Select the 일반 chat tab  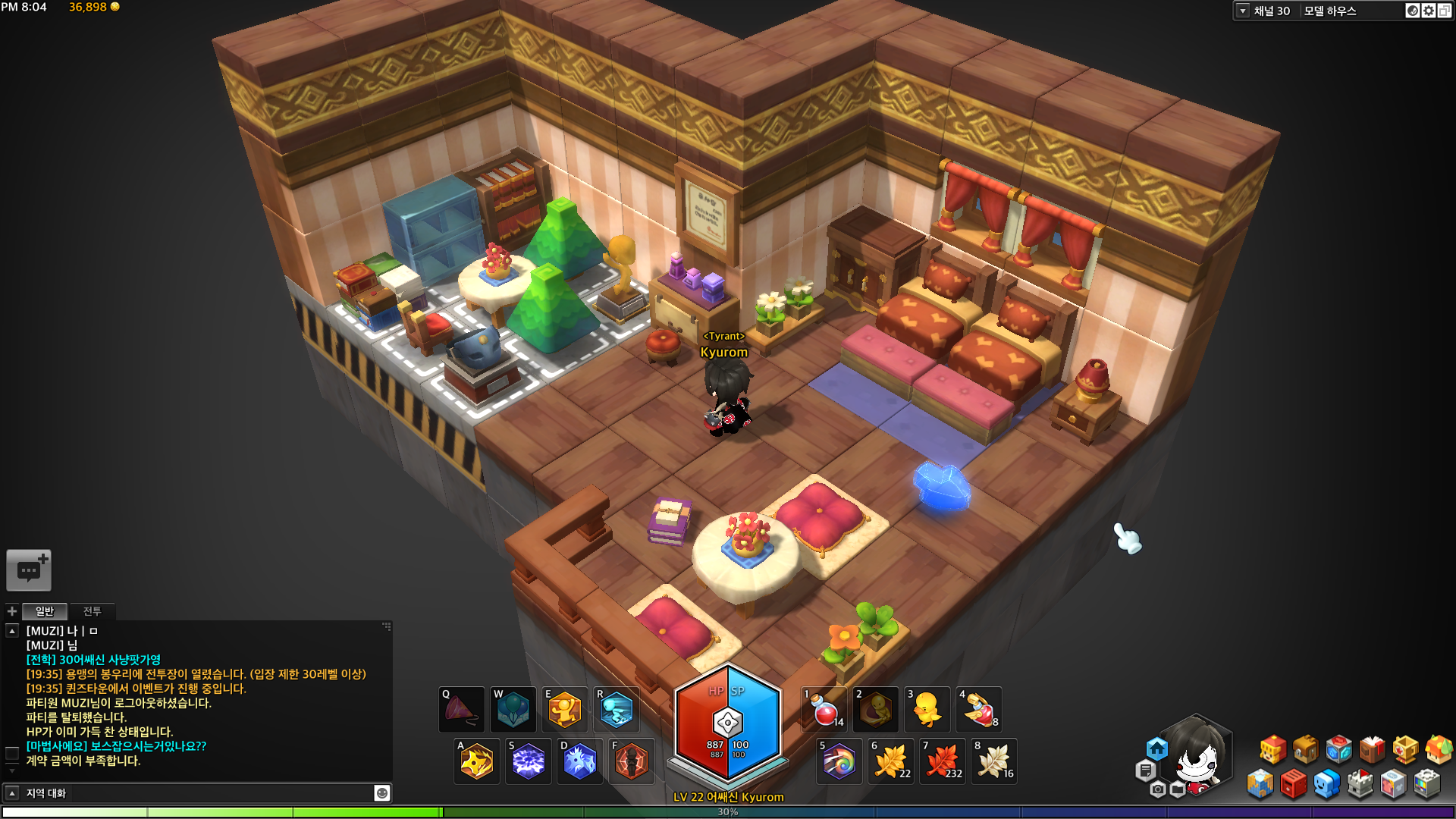pos(45,611)
